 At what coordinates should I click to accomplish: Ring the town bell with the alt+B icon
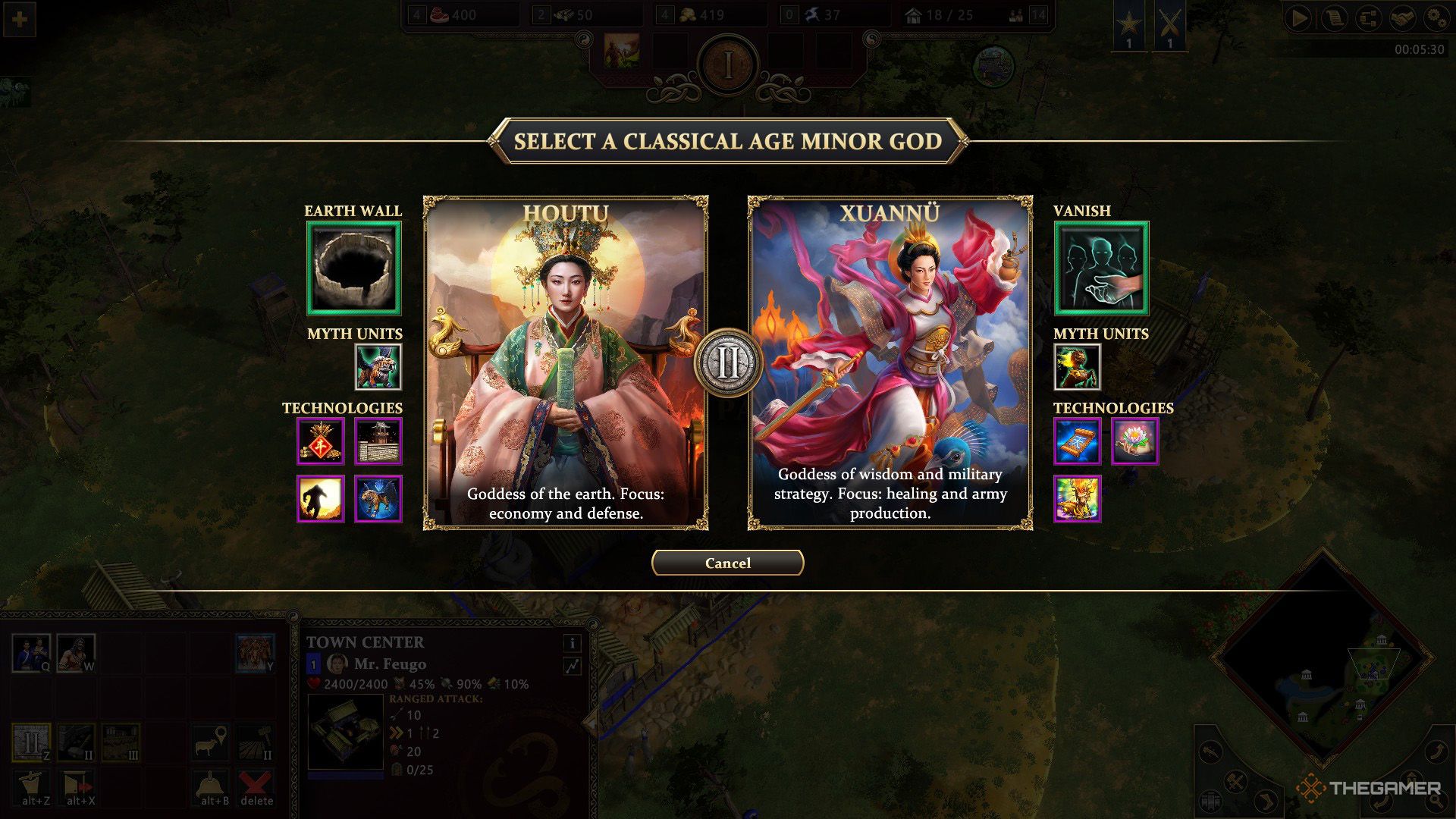209,786
